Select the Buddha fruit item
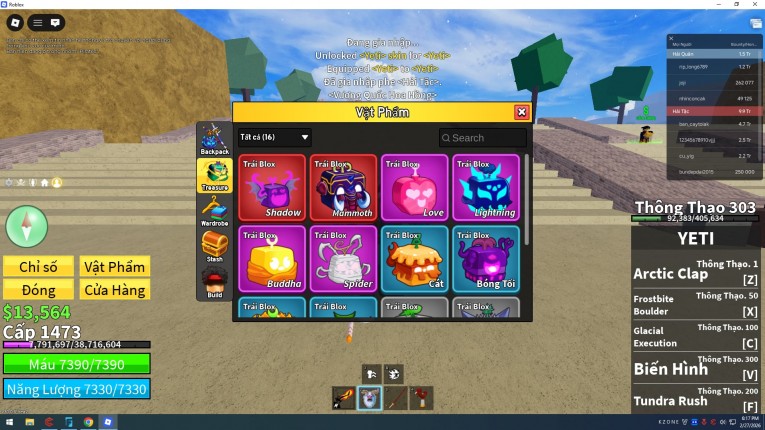 point(272,259)
